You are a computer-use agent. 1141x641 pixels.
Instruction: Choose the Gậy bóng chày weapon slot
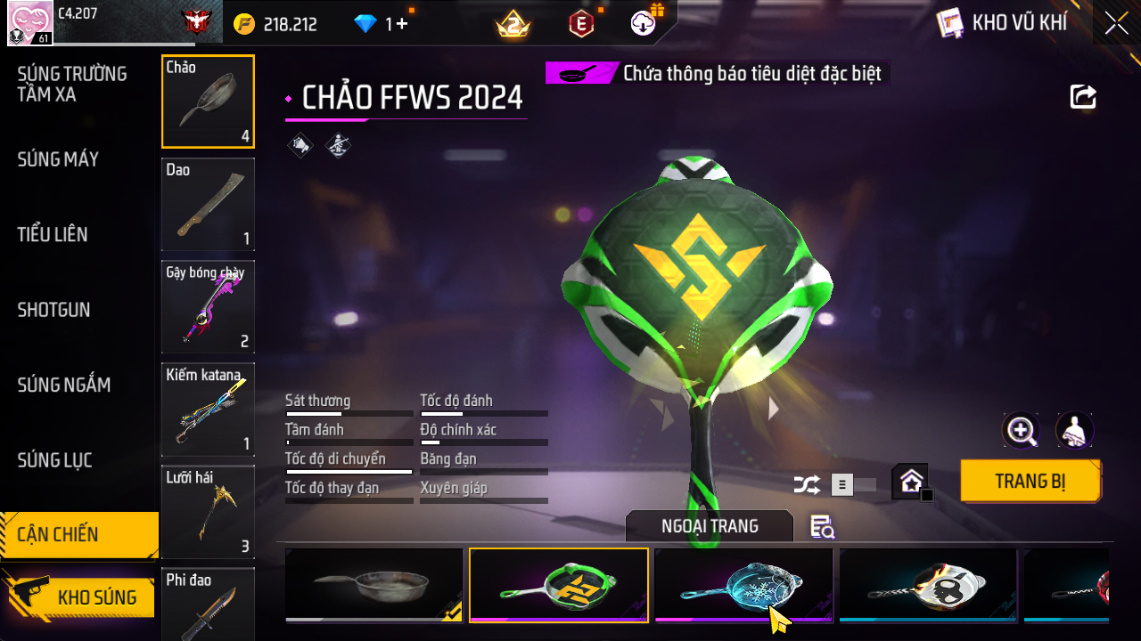[x=208, y=307]
